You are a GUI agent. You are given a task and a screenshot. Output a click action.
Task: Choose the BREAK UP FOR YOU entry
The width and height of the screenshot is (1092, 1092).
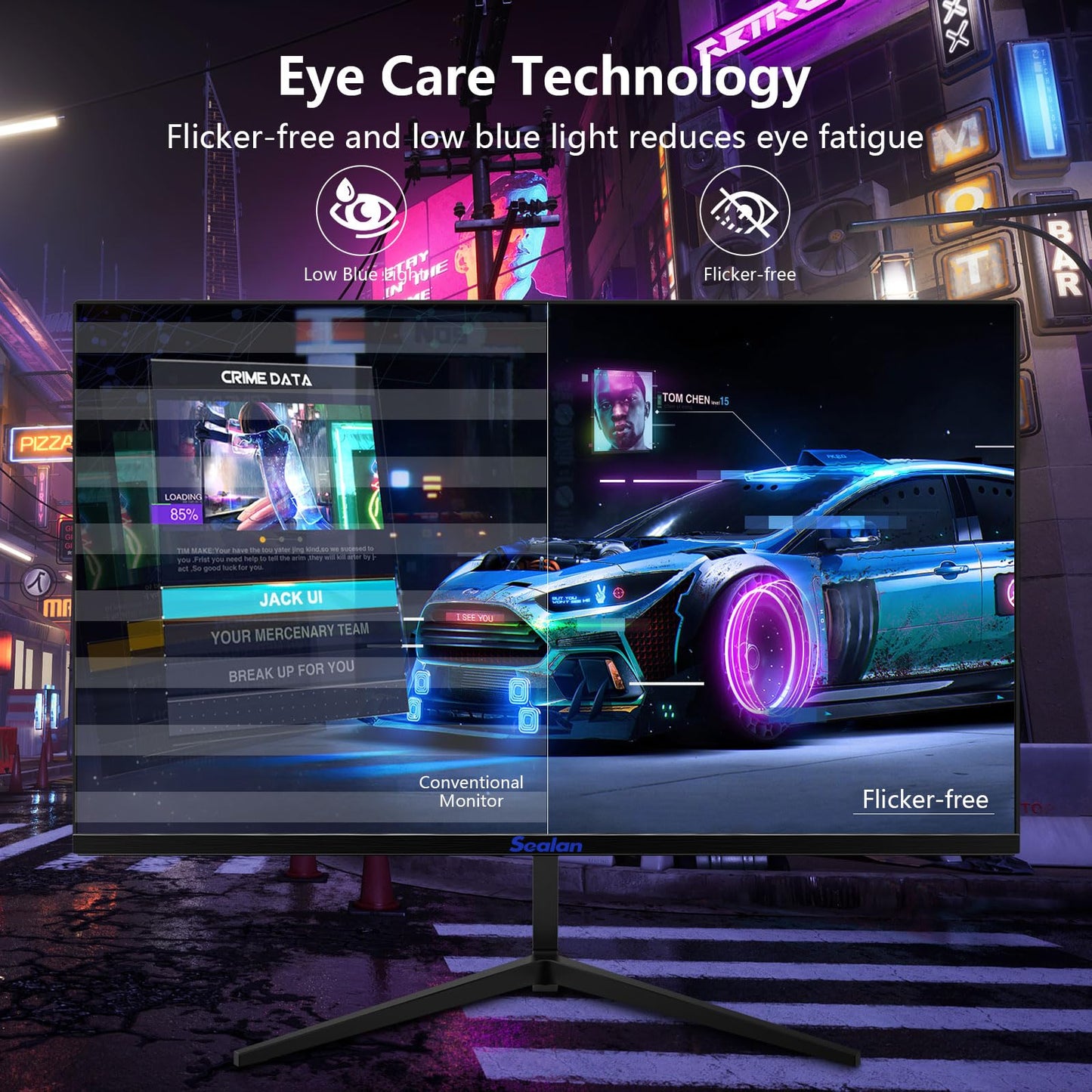coord(290,671)
